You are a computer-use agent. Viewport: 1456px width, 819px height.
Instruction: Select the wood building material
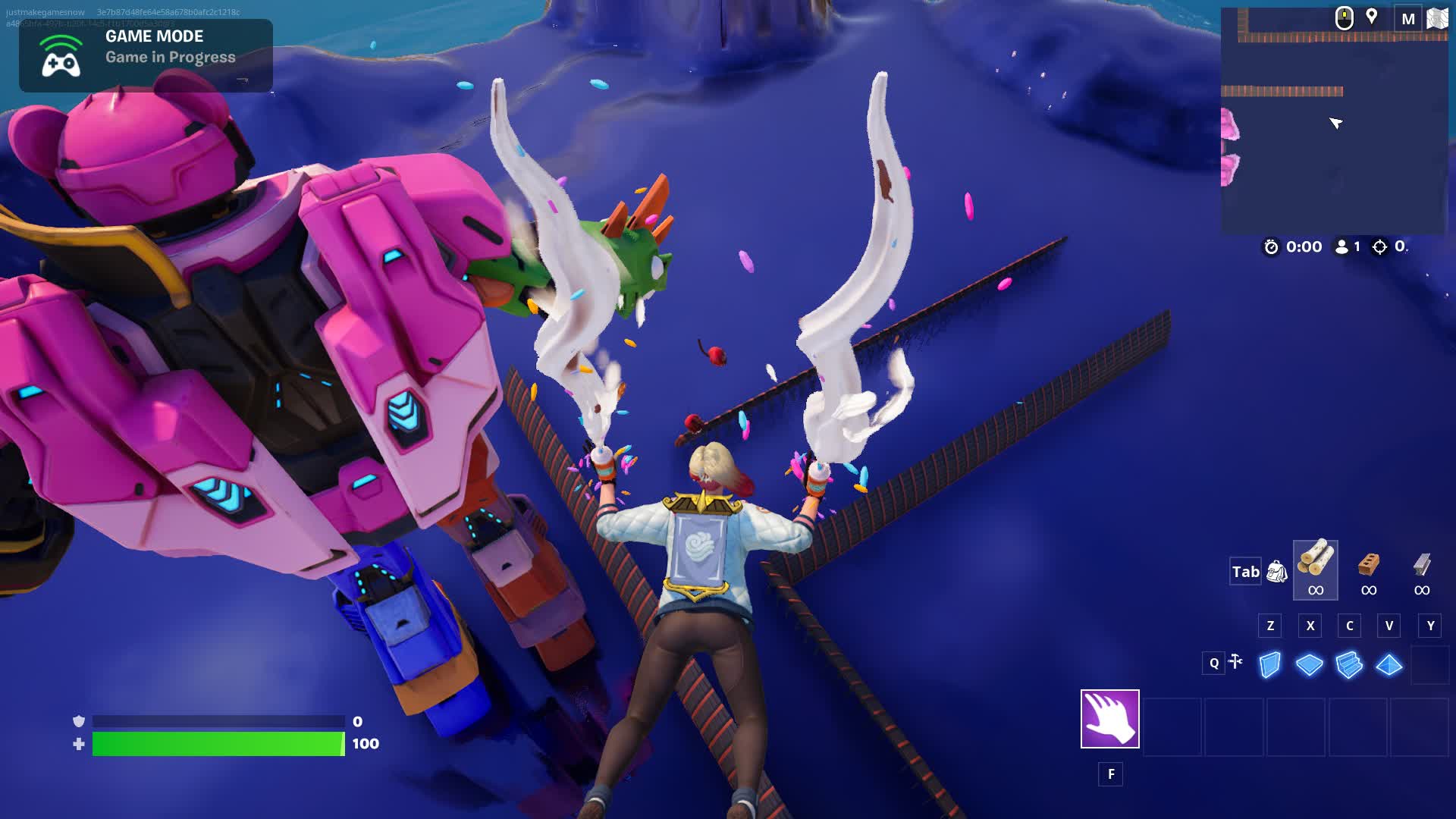[x=1315, y=569]
